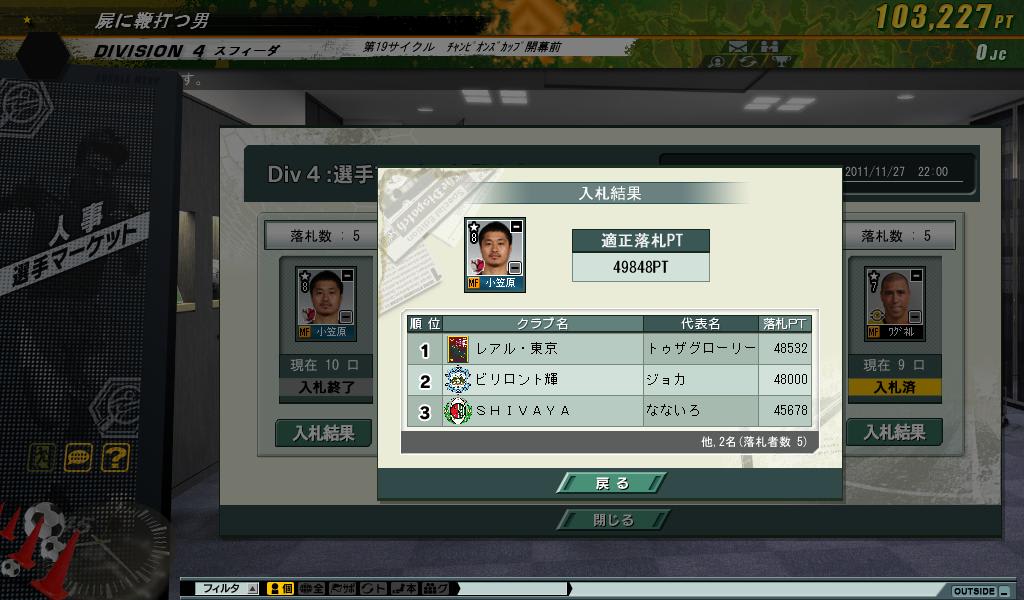
Task: Go back with the 戻る button
Action: (612, 483)
